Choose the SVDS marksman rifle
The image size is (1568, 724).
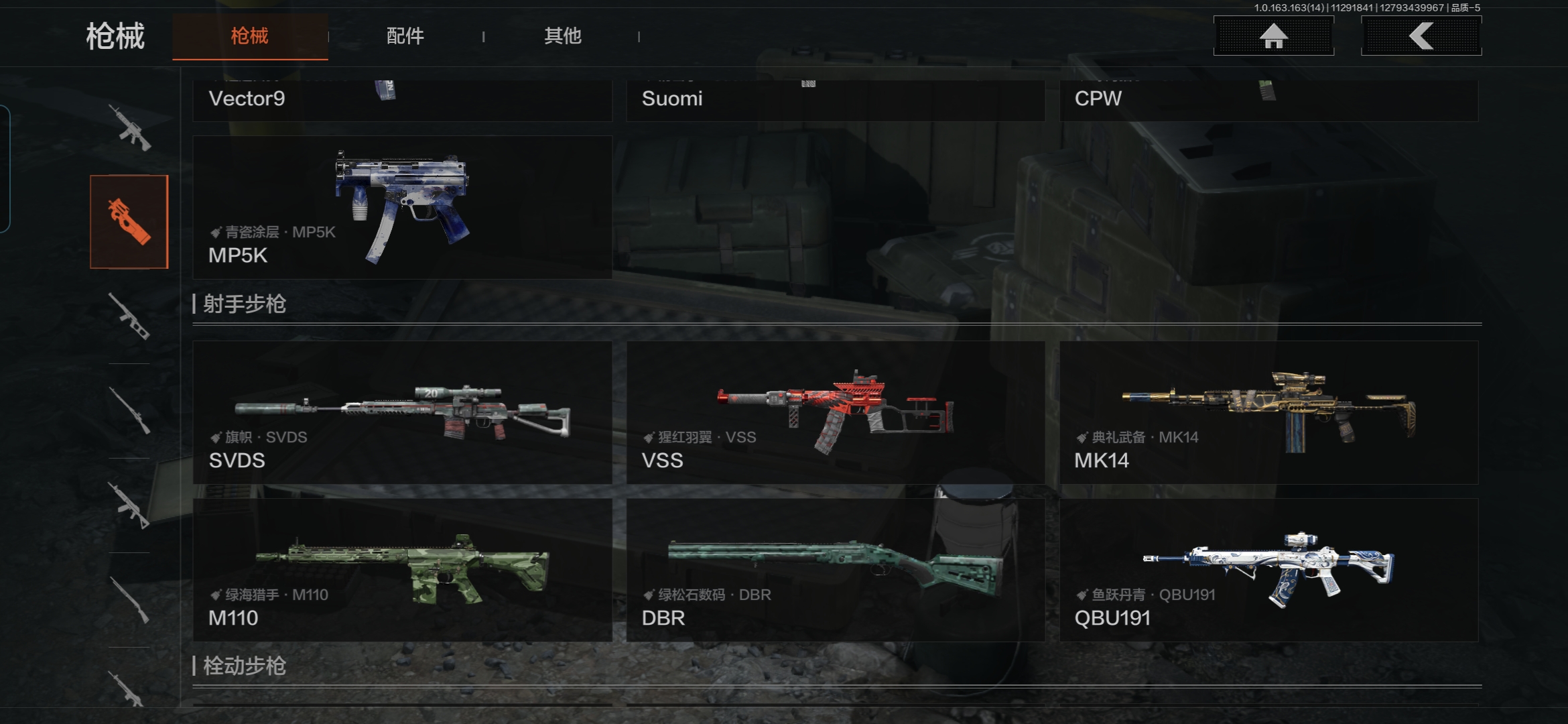(402, 412)
